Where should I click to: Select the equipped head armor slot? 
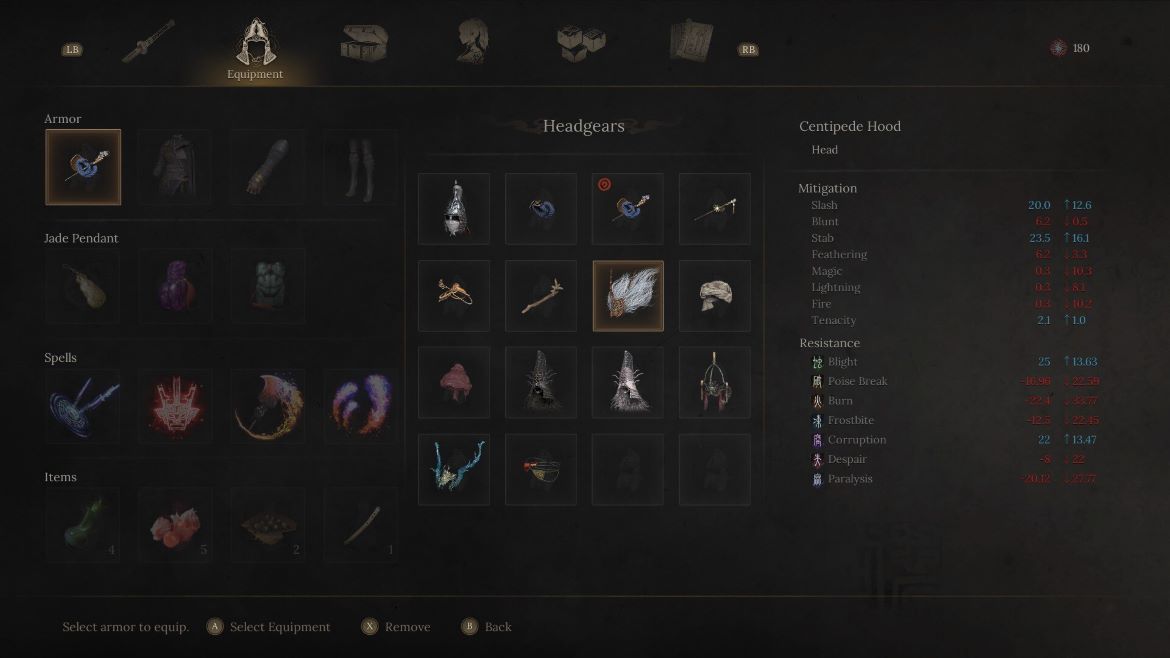tap(83, 167)
